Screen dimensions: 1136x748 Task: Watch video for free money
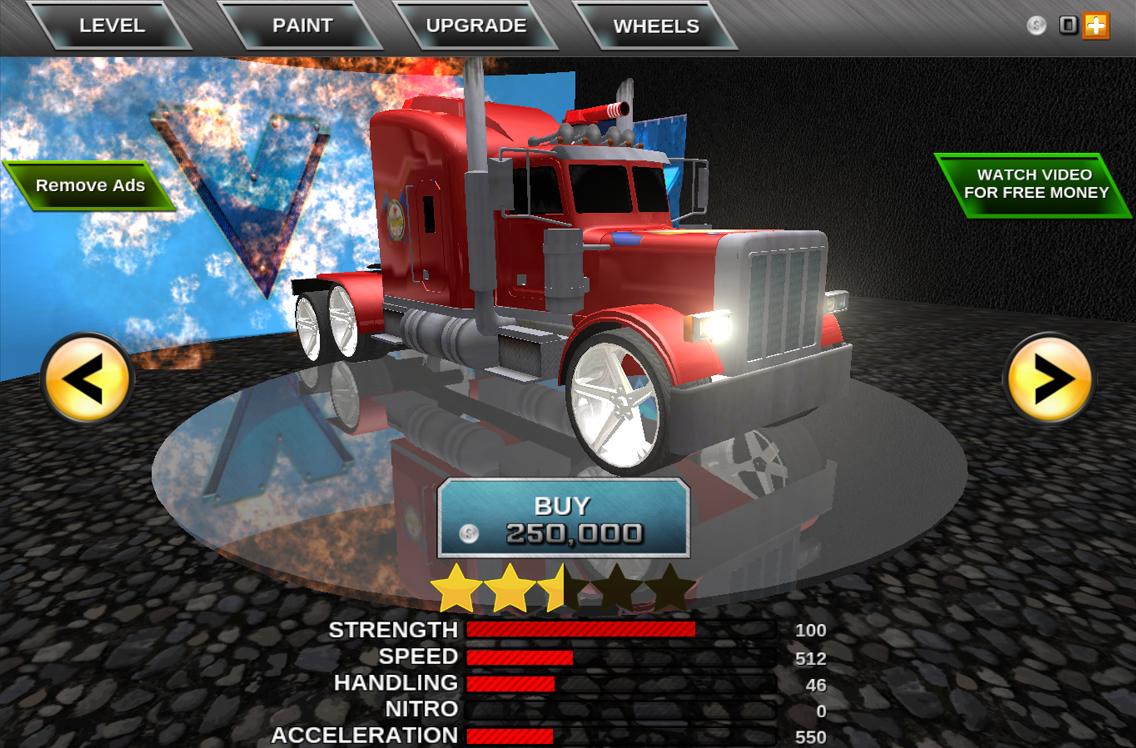click(x=1035, y=184)
